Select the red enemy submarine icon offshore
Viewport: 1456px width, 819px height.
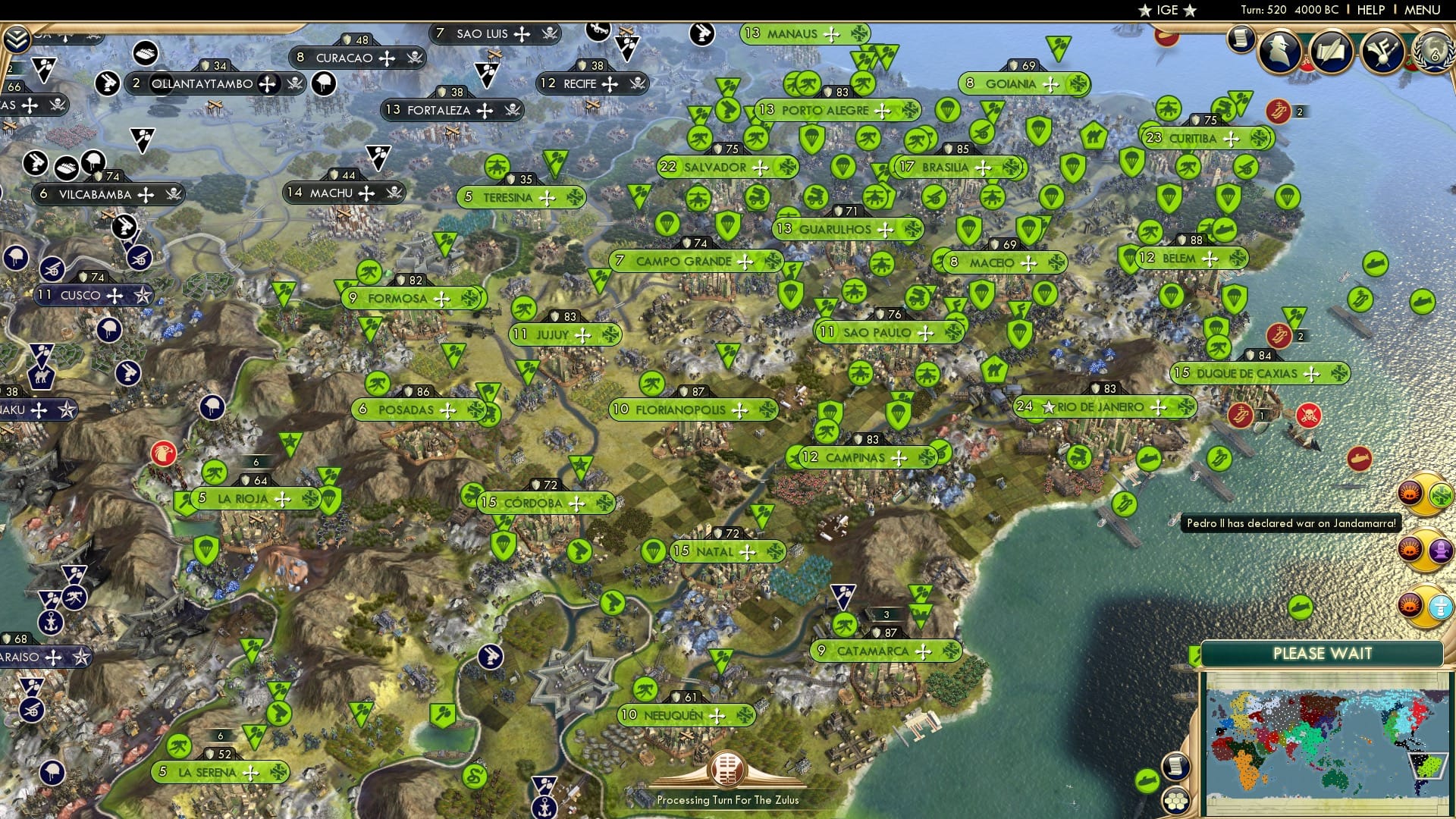pyautogui.click(x=1360, y=458)
